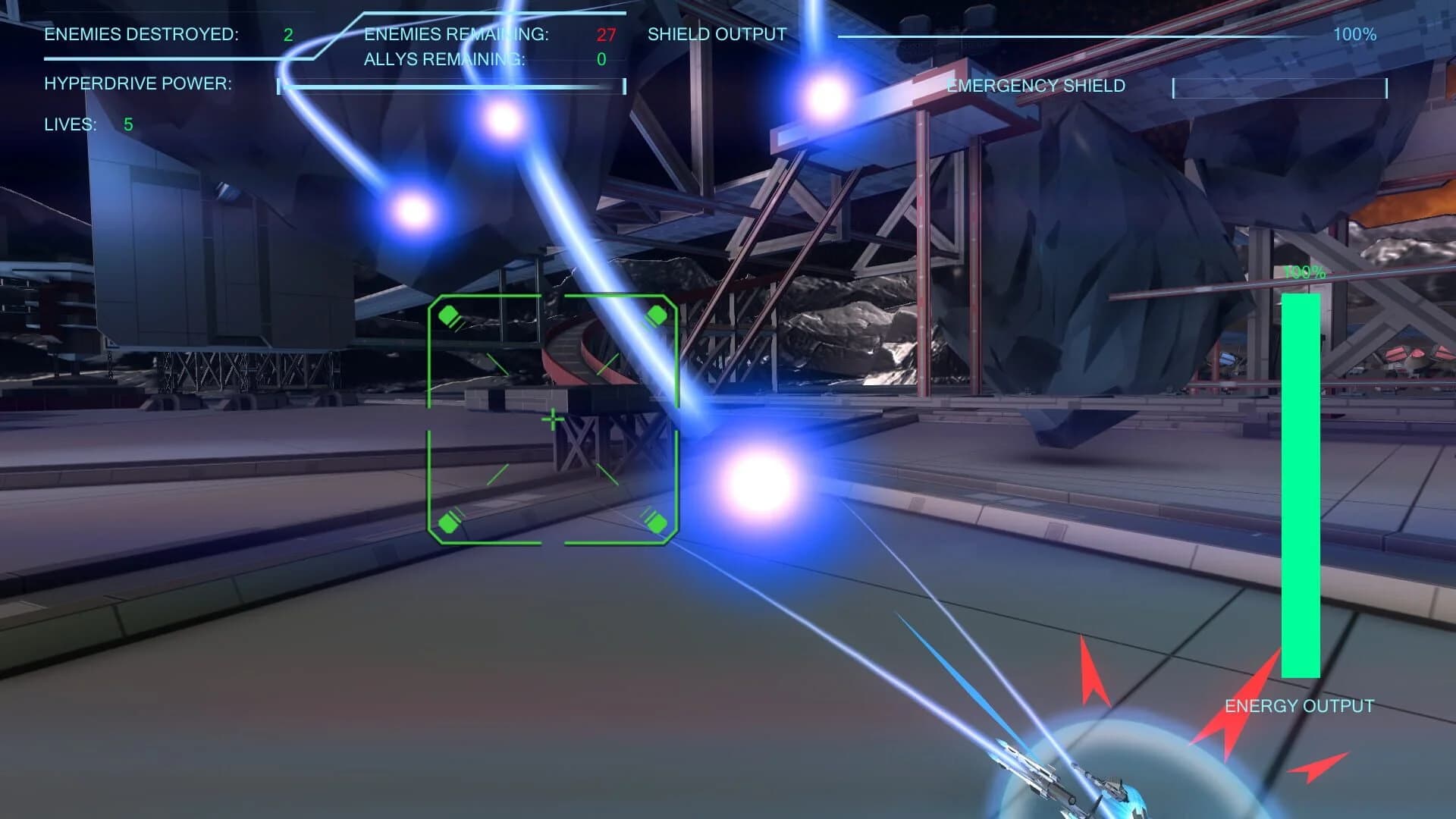Click the top-right reticle corner icon
Screen dimensions: 1456x819
tap(657, 312)
